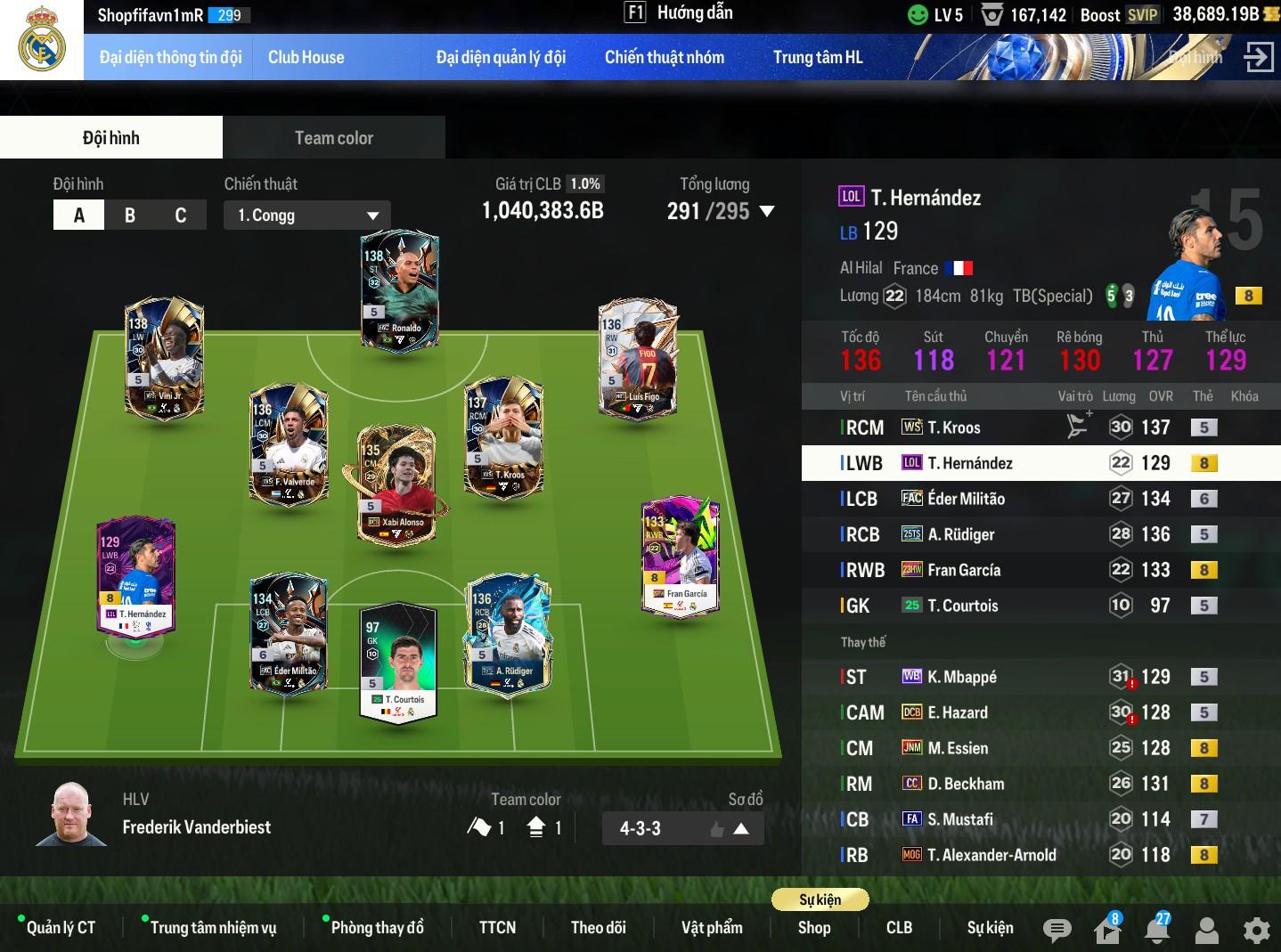Open Trung tâm HL training center
Screen dimensions: 1281x952
point(817,58)
